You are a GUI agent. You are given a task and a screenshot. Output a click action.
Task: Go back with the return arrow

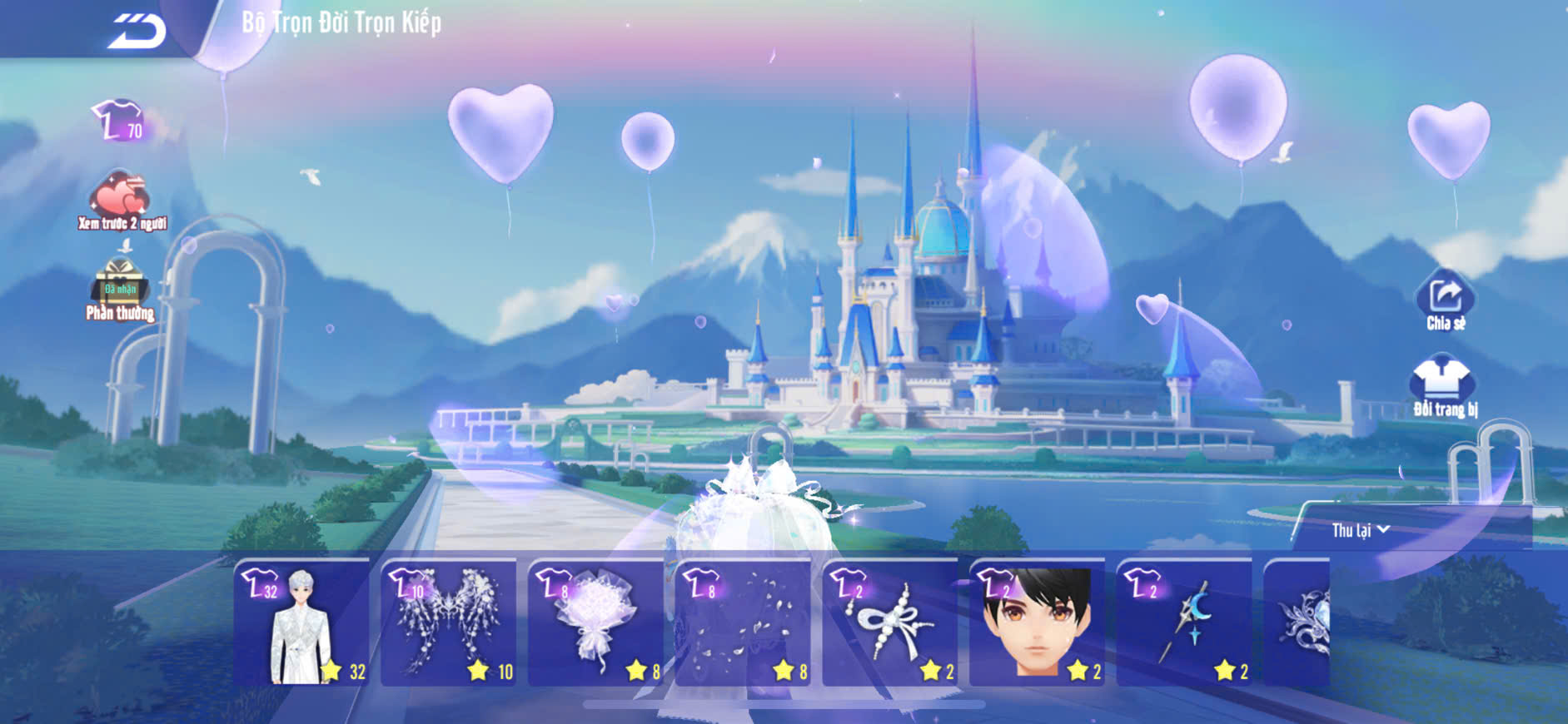137,31
